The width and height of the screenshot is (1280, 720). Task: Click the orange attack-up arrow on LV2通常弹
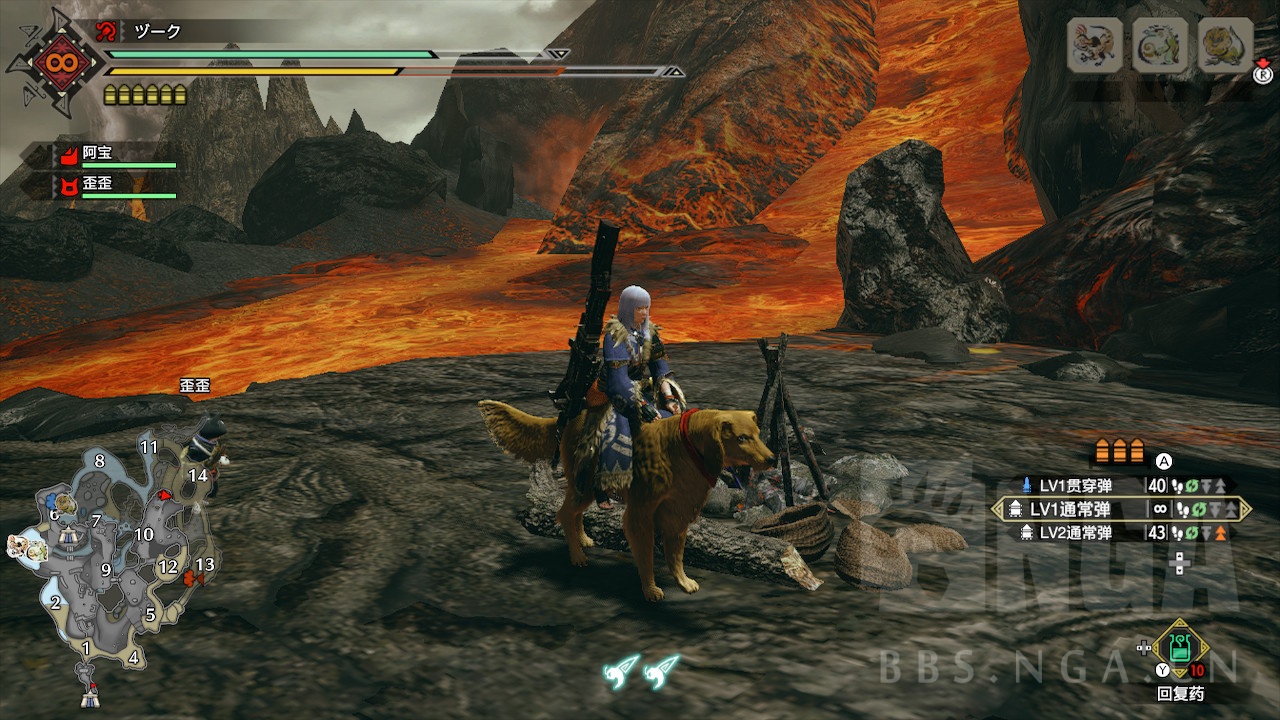(x=1219, y=533)
